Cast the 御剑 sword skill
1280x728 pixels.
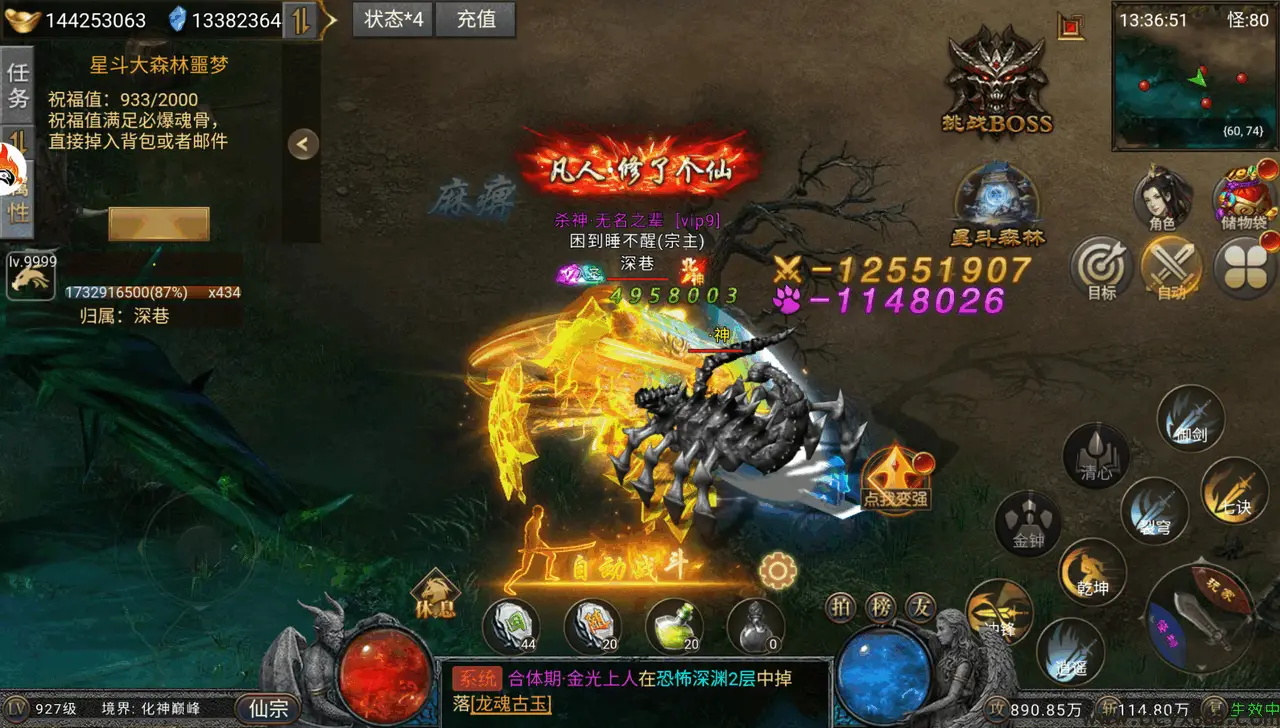[1191, 418]
